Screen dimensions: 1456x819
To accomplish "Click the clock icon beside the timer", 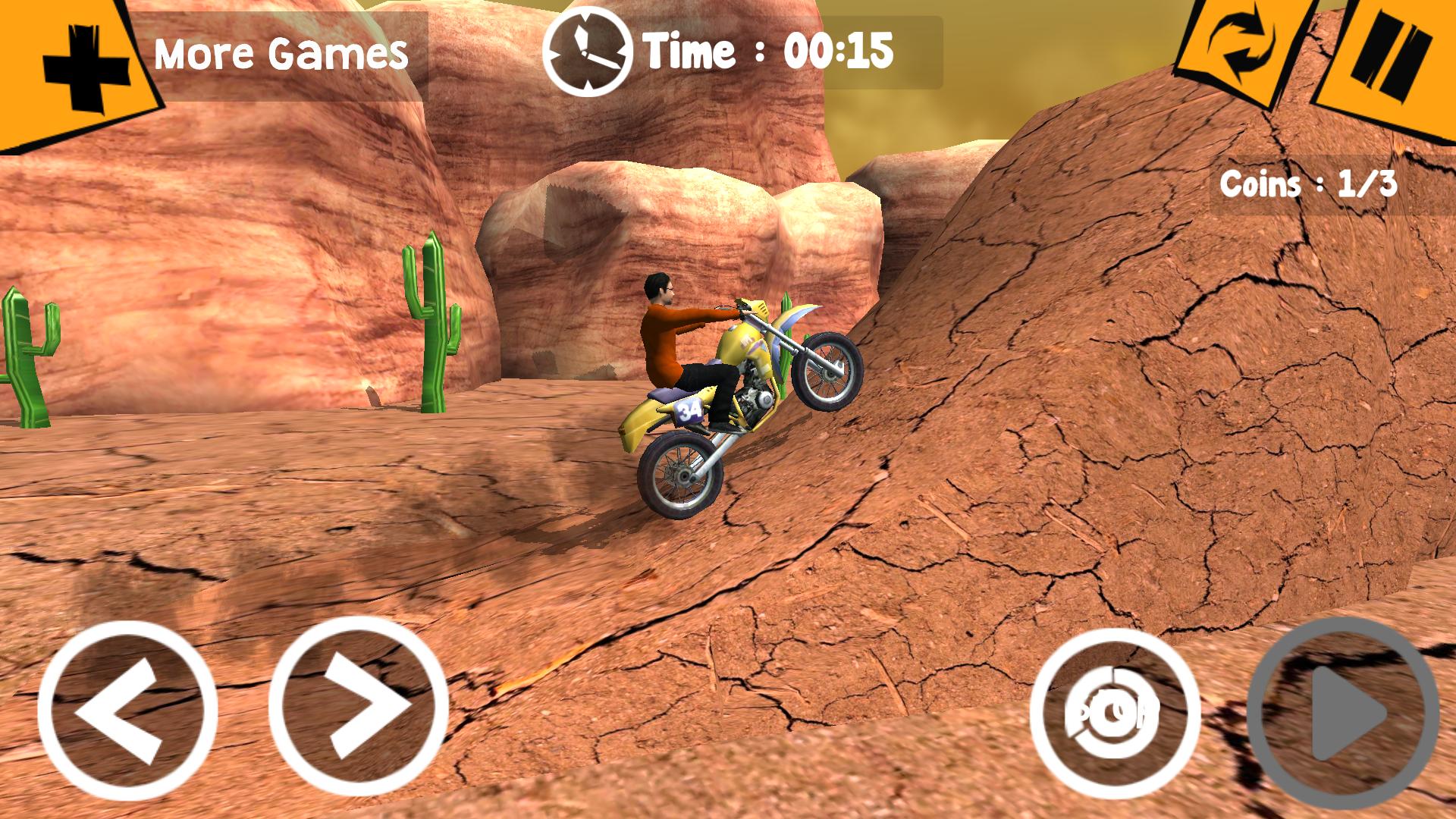I will (588, 49).
